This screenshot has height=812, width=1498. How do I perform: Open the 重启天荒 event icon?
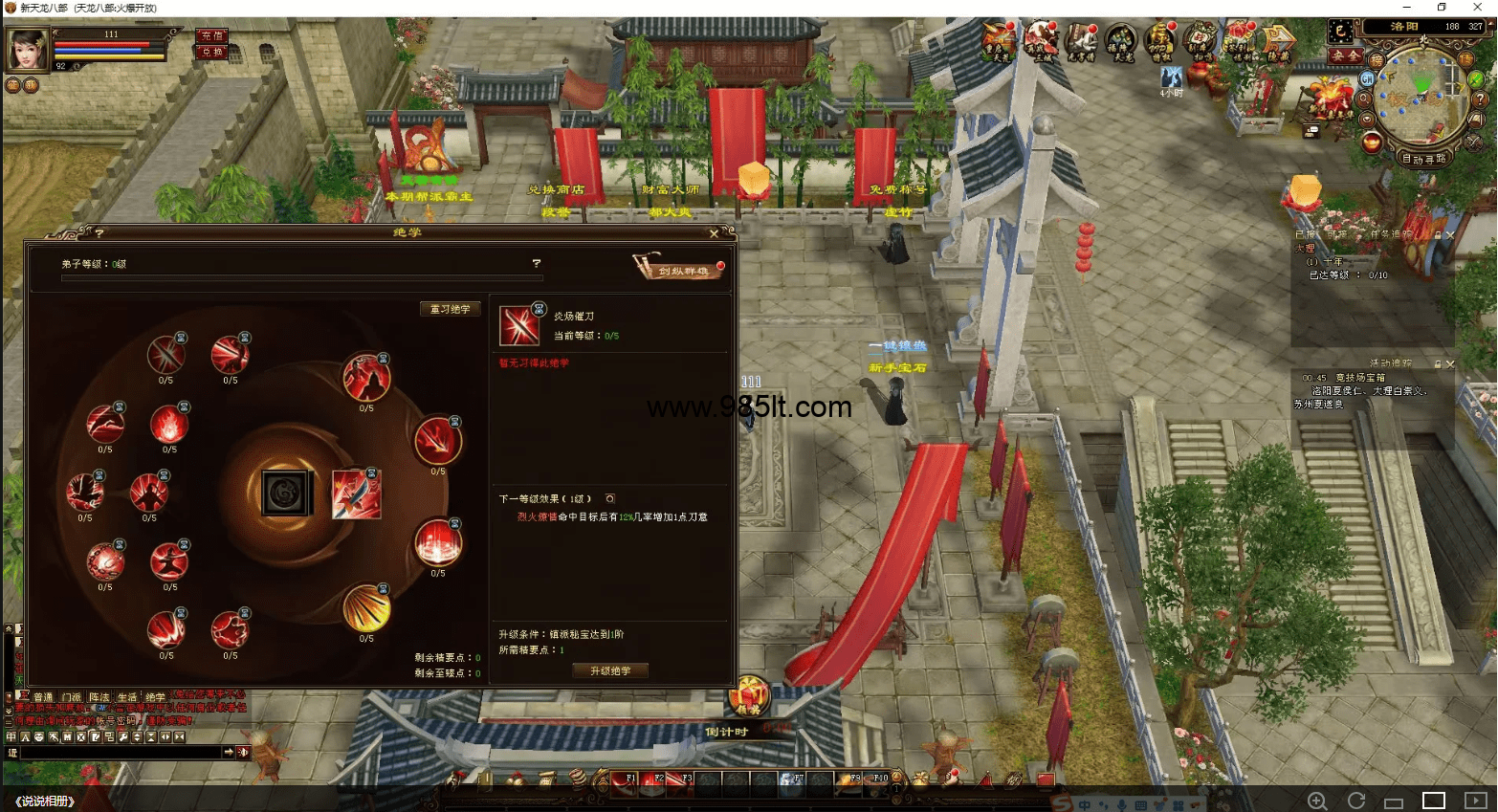(x=997, y=41)
